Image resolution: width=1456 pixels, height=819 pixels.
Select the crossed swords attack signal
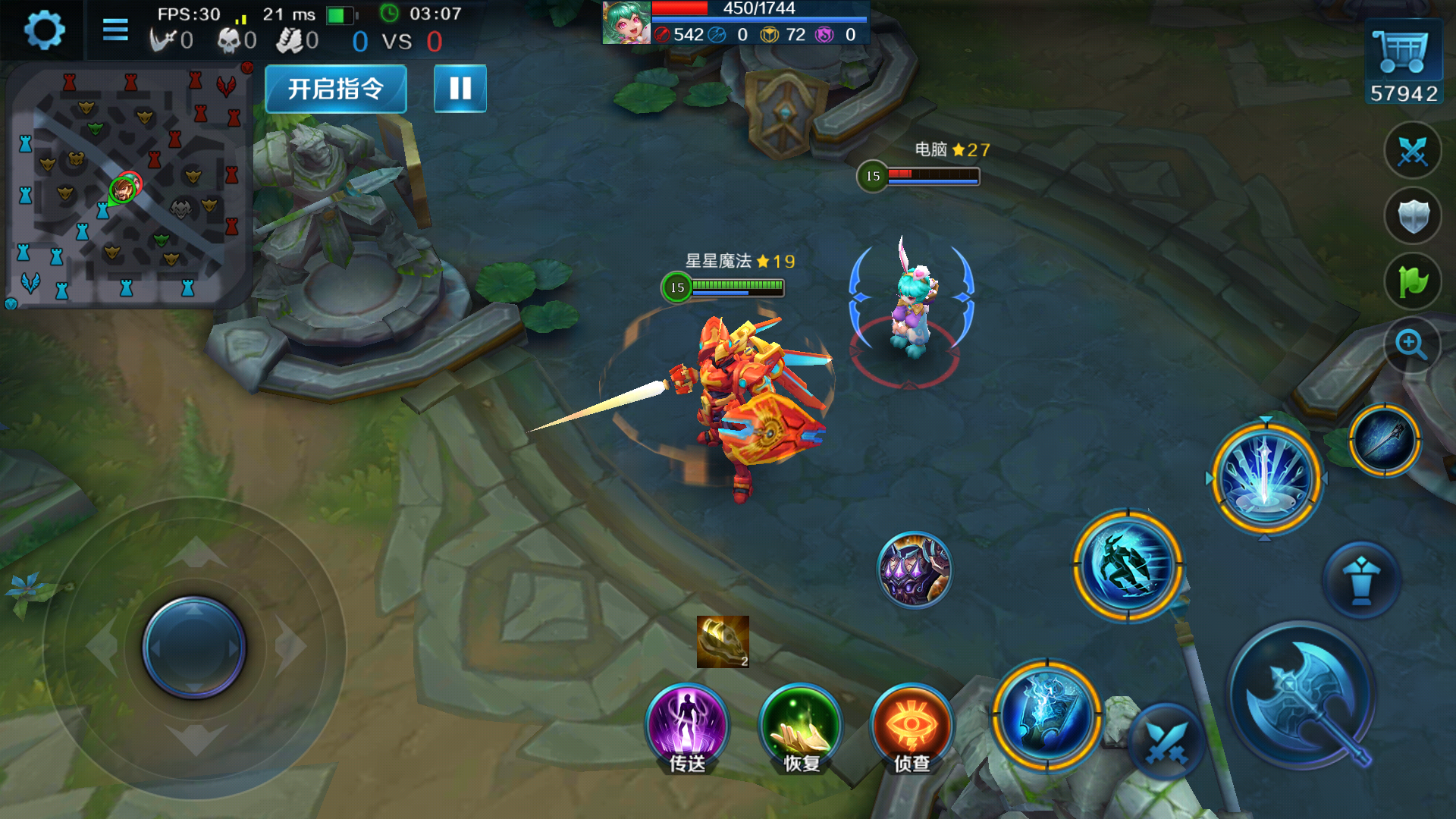pyautogui.click(x=1412, y=151)
